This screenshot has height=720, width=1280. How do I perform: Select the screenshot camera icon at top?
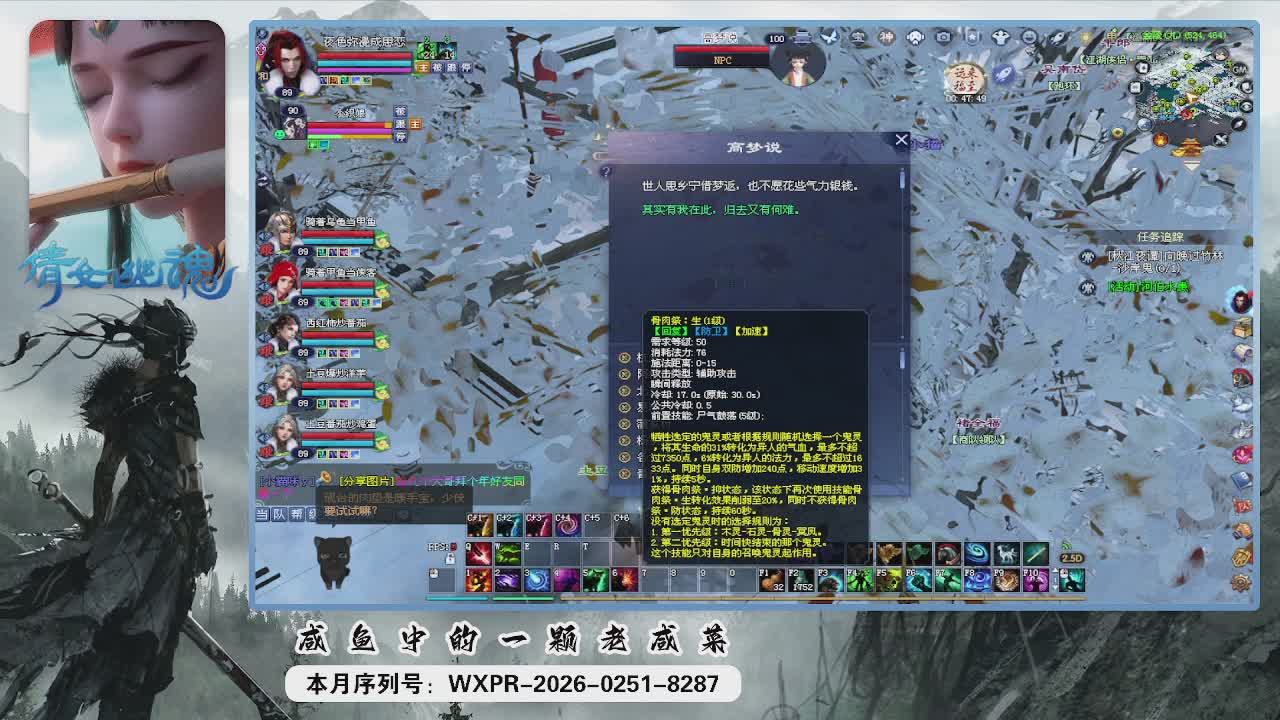[943, 38]
